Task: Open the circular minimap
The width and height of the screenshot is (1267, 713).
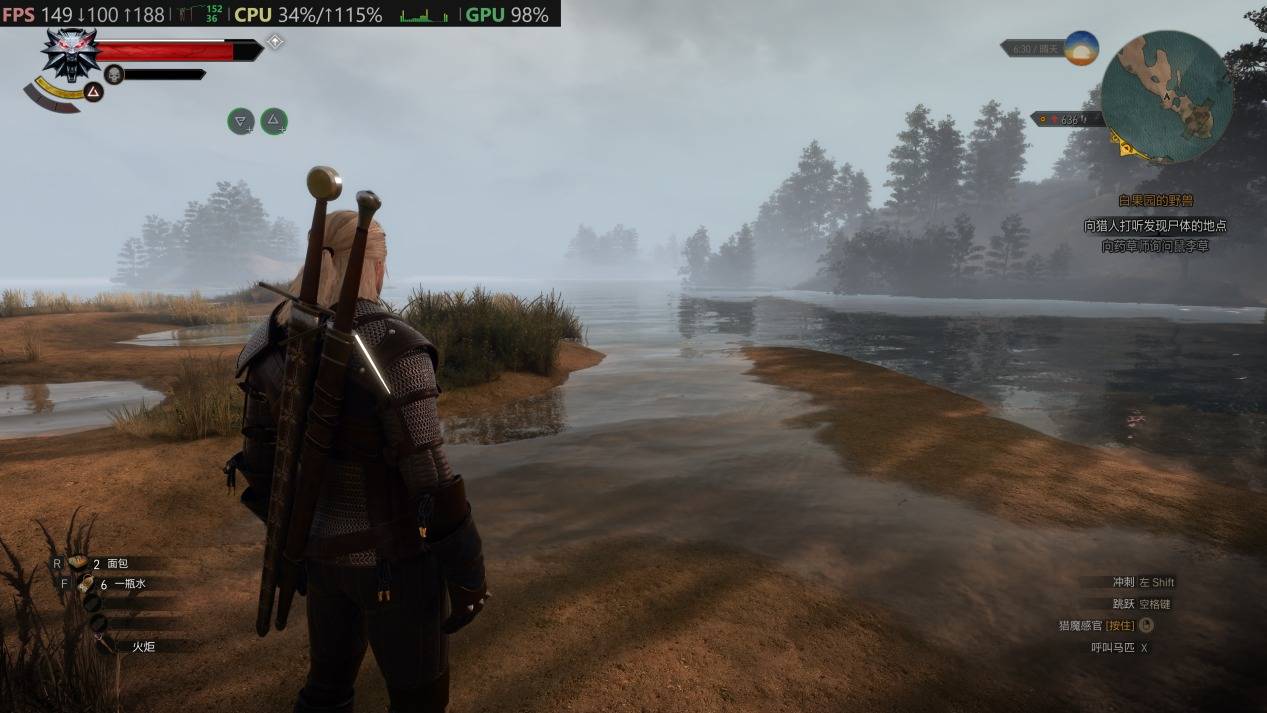Action: 1166,96
